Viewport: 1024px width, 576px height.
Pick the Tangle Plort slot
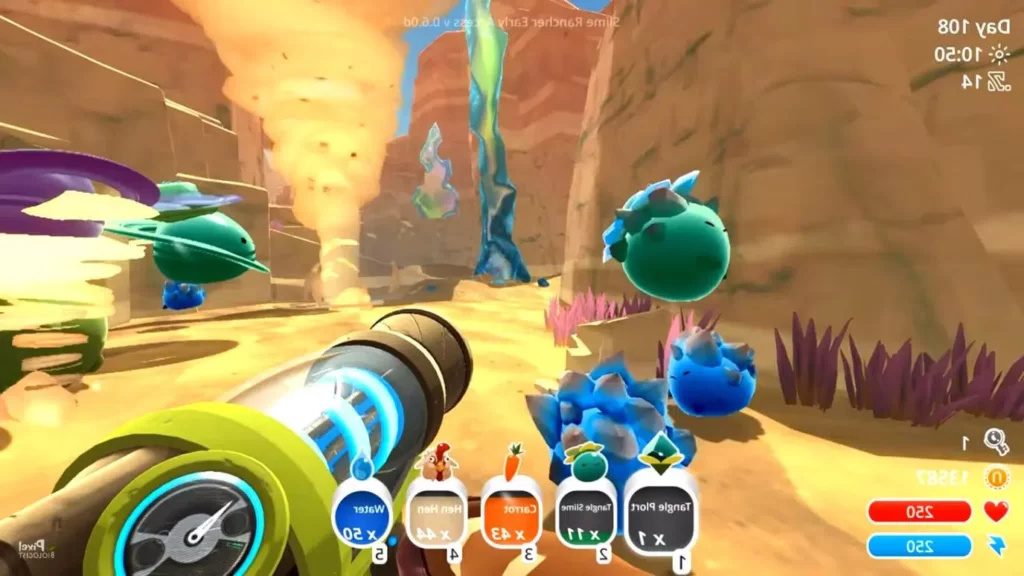point(661,512)
